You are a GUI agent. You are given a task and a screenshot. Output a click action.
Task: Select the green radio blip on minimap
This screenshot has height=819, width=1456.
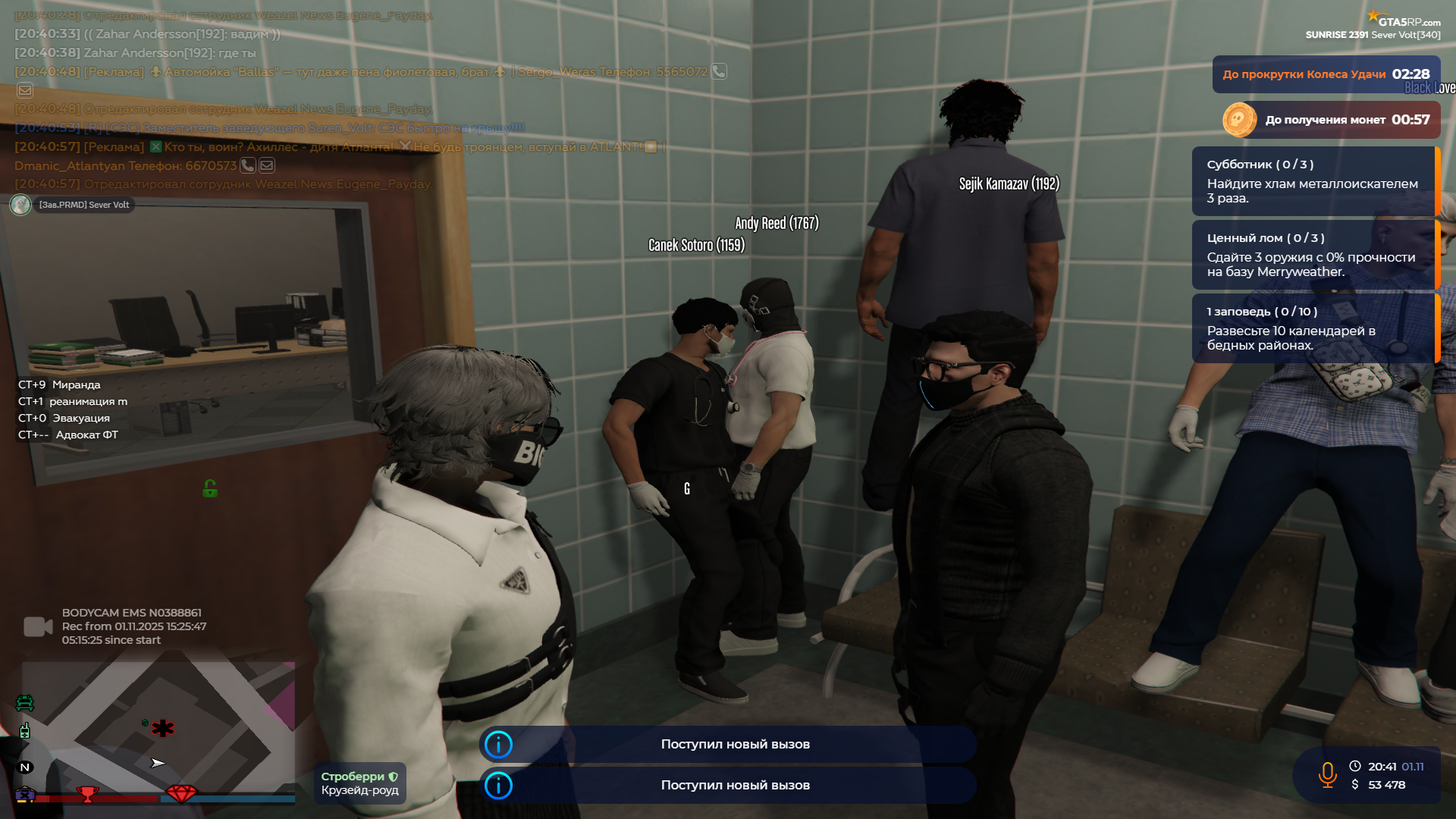pyautogui.click(x=24, y=731)
